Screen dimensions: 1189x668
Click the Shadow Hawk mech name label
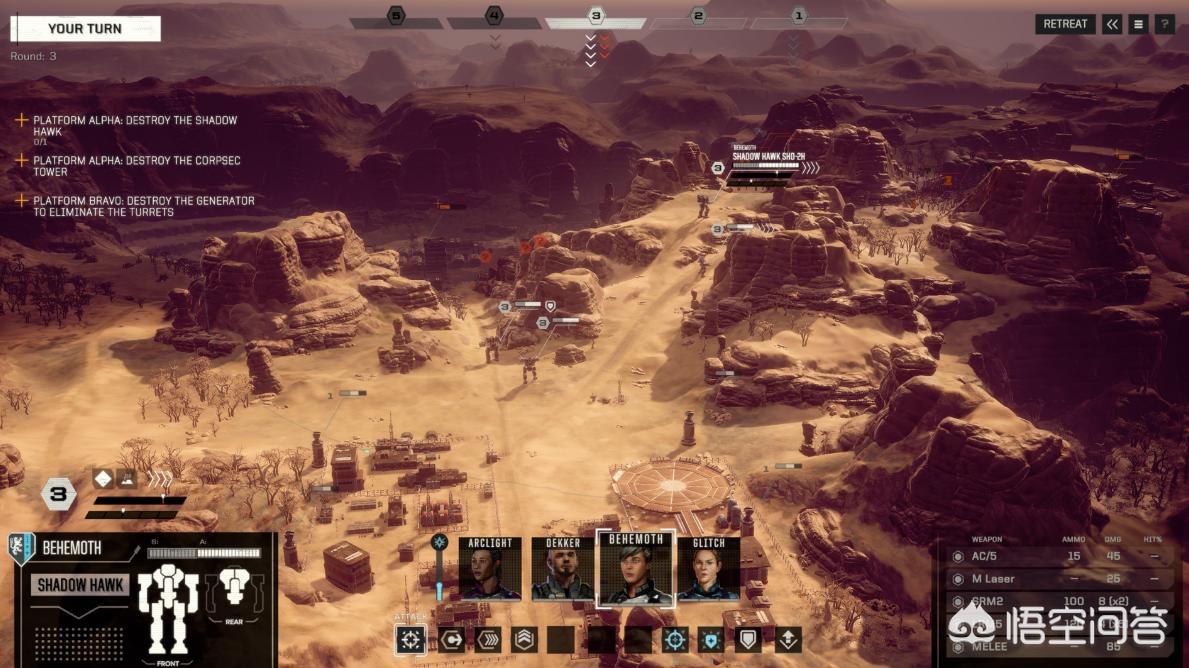click(x=80, y=586)
